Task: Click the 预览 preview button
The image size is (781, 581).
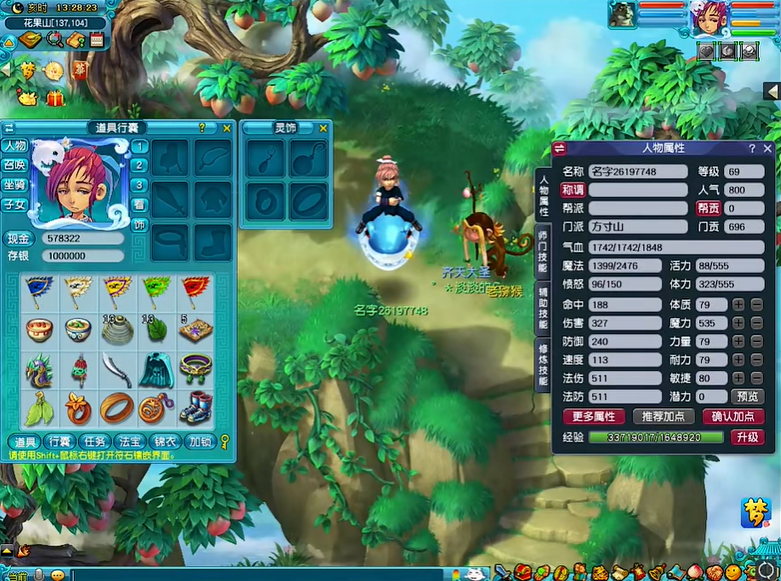Action: click(x=748, y=397)
